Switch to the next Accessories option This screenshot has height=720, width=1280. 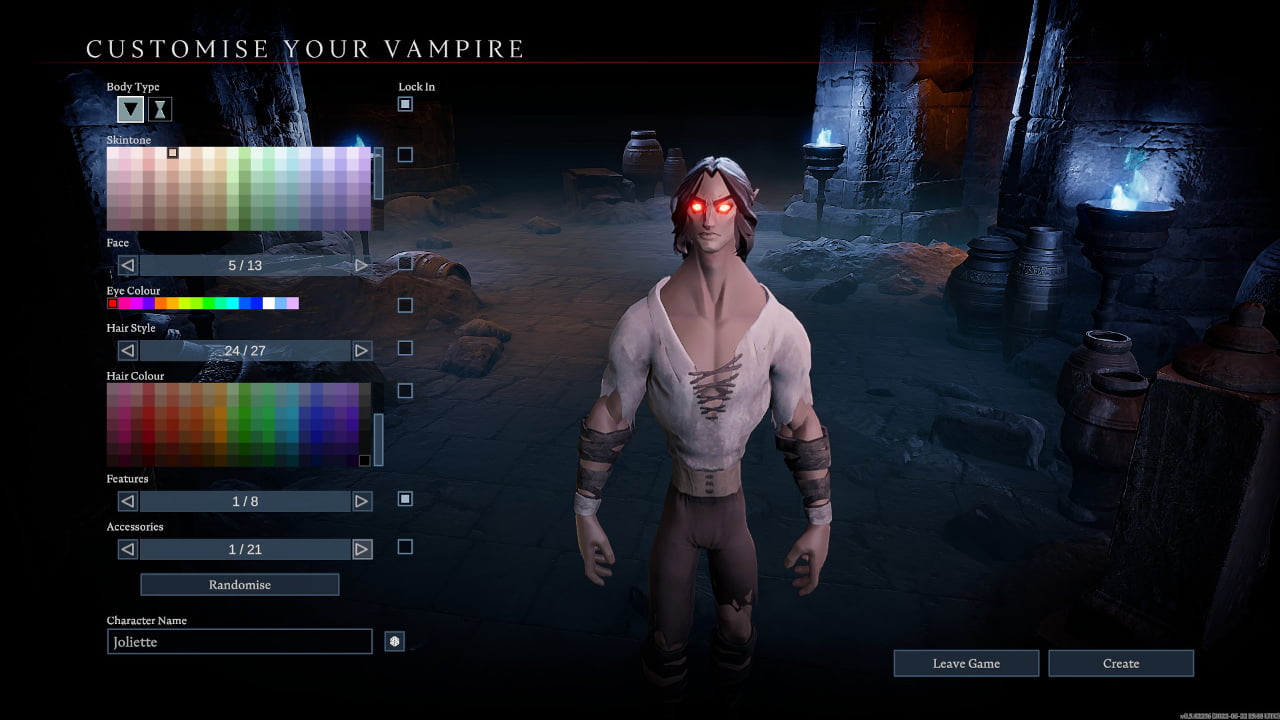point(362,549)
